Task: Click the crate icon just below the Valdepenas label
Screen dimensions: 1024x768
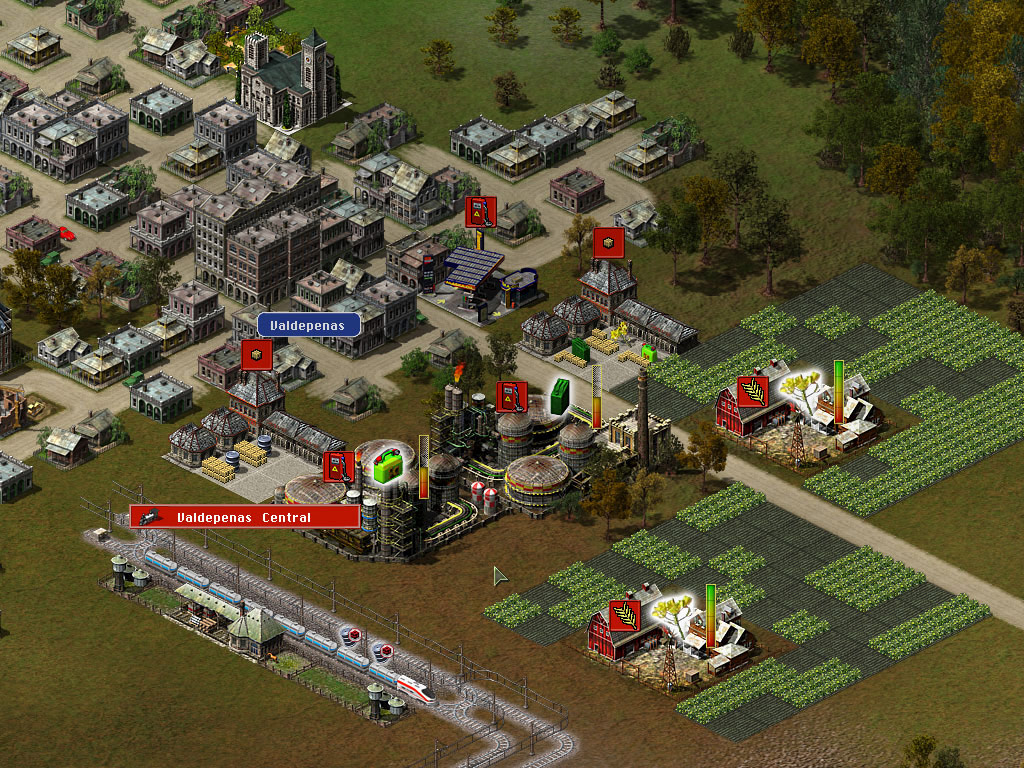Action: [257, 355]
